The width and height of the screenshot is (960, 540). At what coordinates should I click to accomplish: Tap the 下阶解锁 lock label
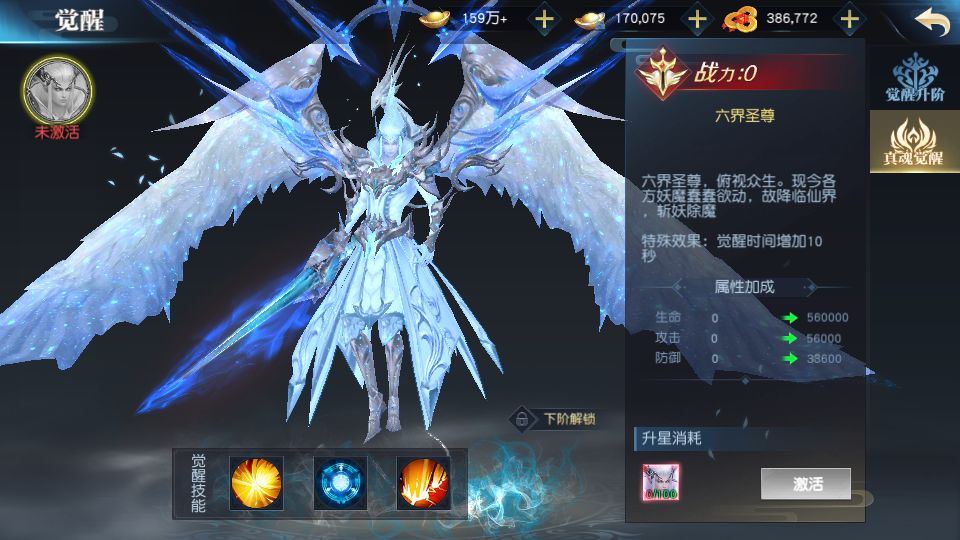[554, 419]
